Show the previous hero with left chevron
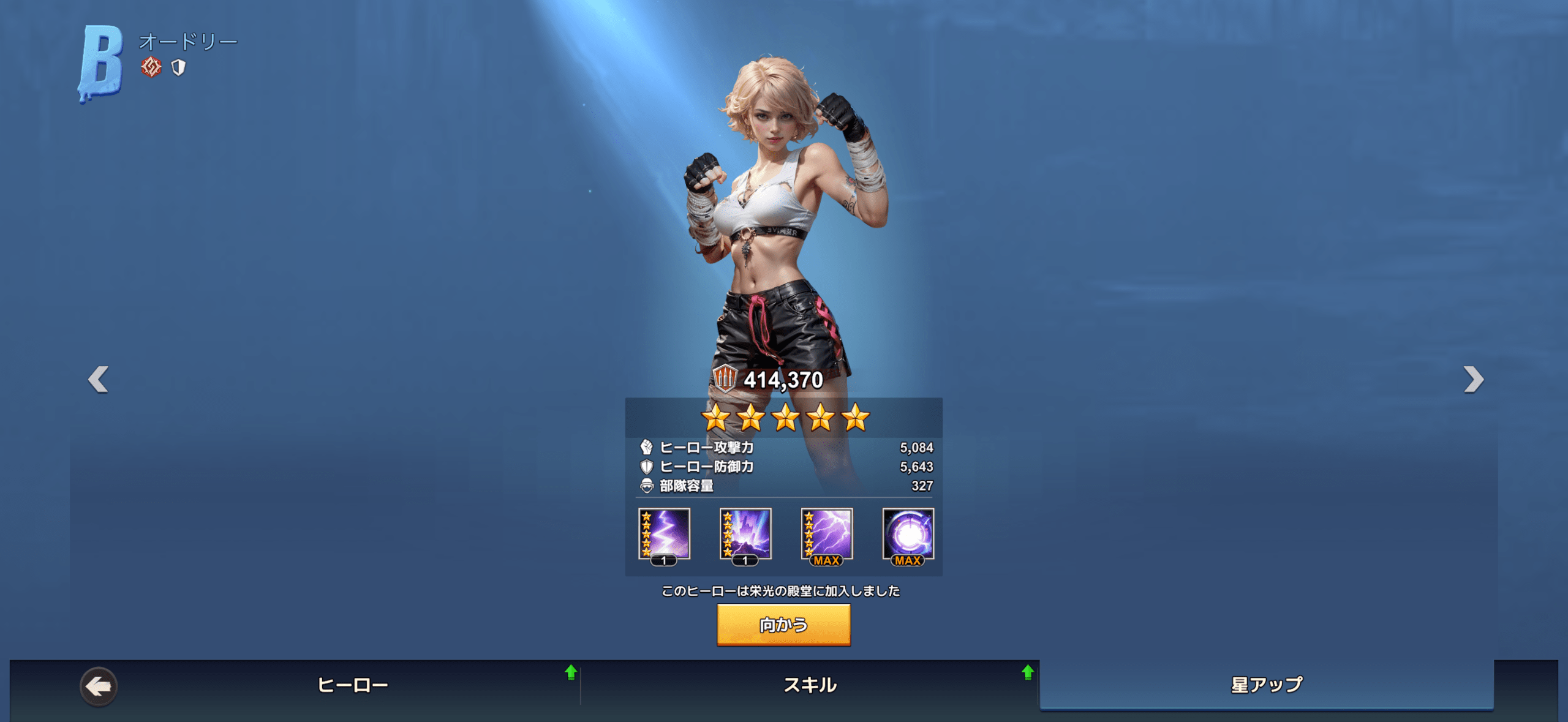Image resolution: width=1568 pixels, height=722 pixels. 99,379
